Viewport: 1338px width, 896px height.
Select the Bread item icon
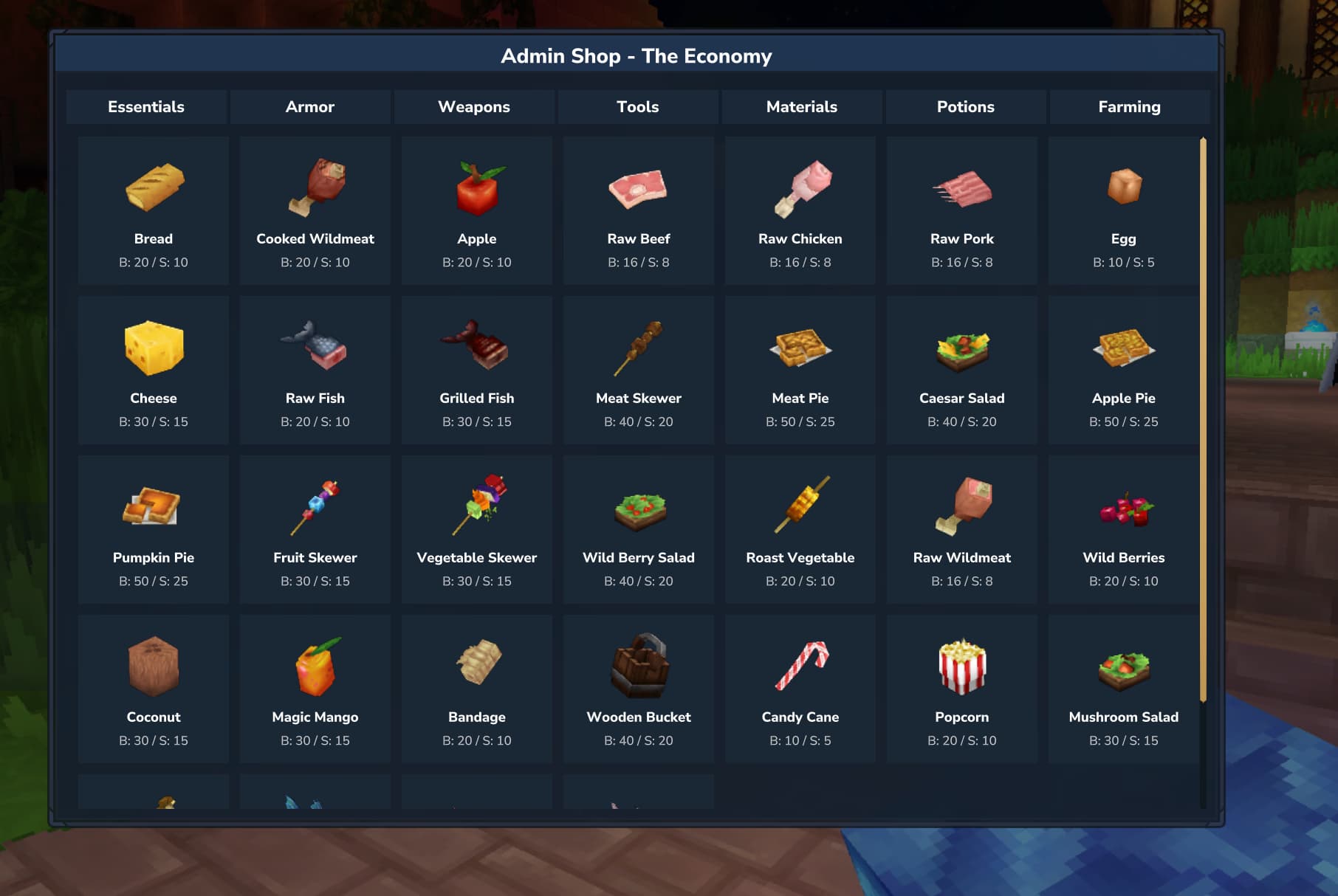153,187
